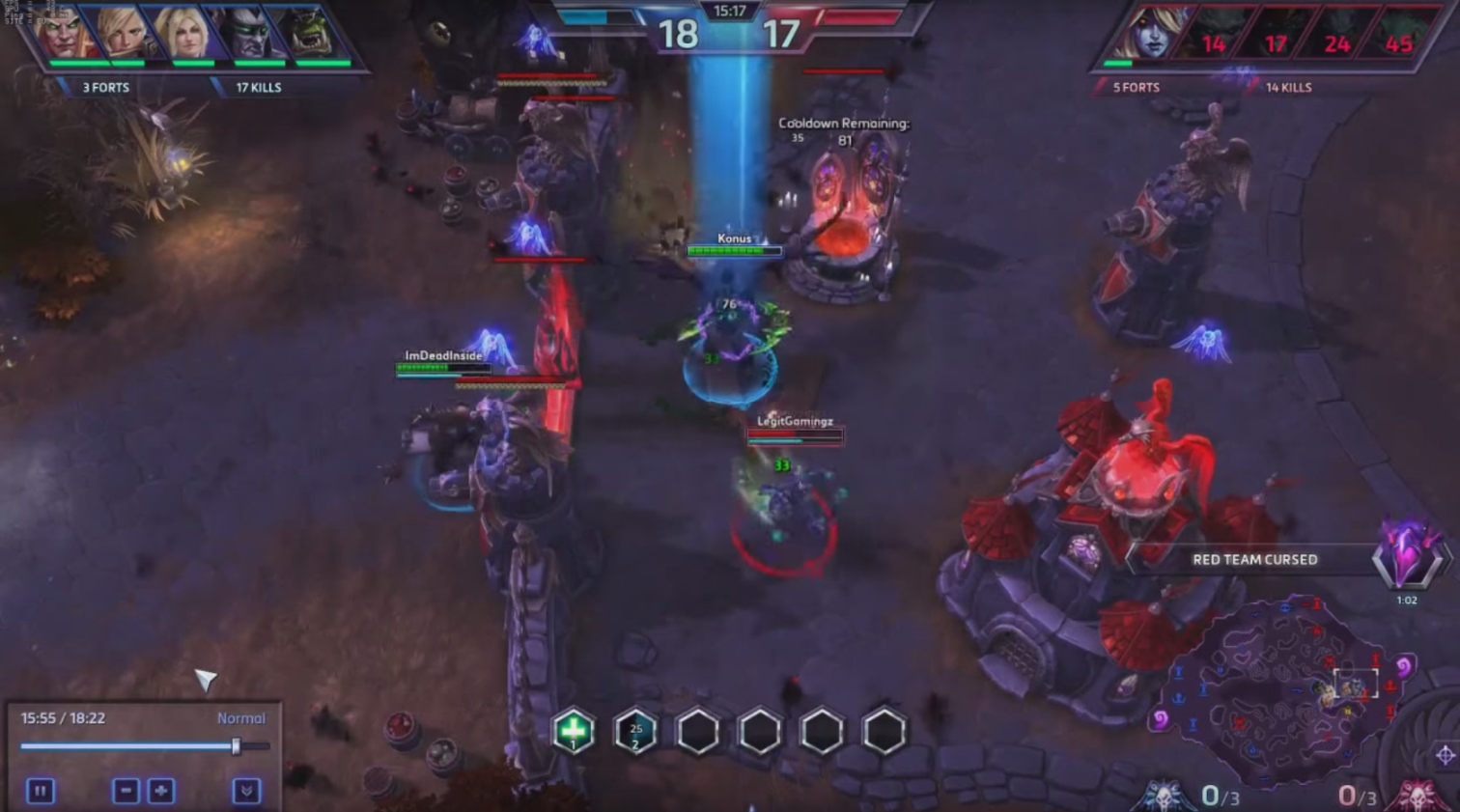Collapse the replay panel with the double-chevron button

(x=246, y=792)
